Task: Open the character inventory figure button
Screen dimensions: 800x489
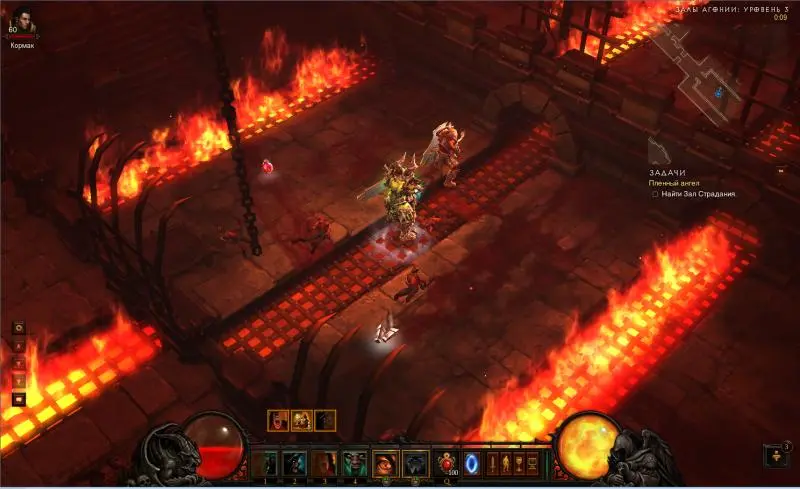Action: pyautogui.click(x=506, y=463)
